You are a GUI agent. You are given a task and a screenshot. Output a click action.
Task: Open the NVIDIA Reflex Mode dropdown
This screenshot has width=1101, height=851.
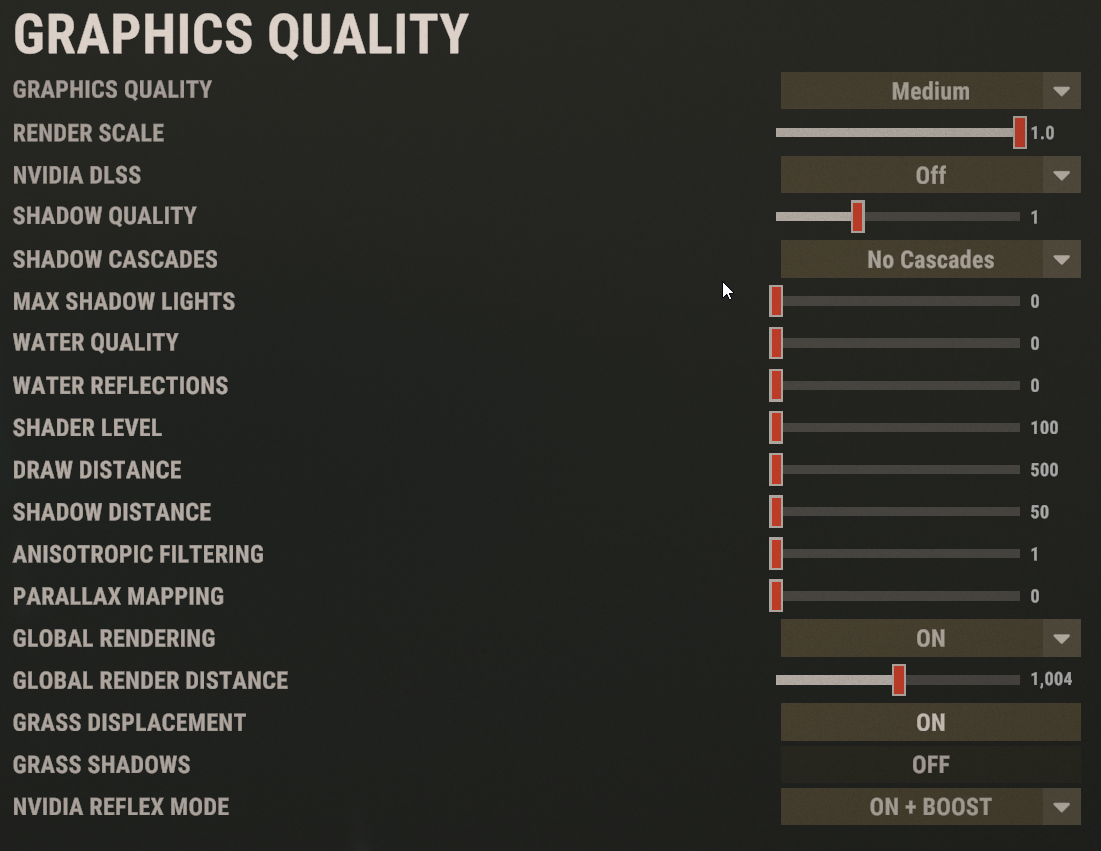click(x=930, y=807)
